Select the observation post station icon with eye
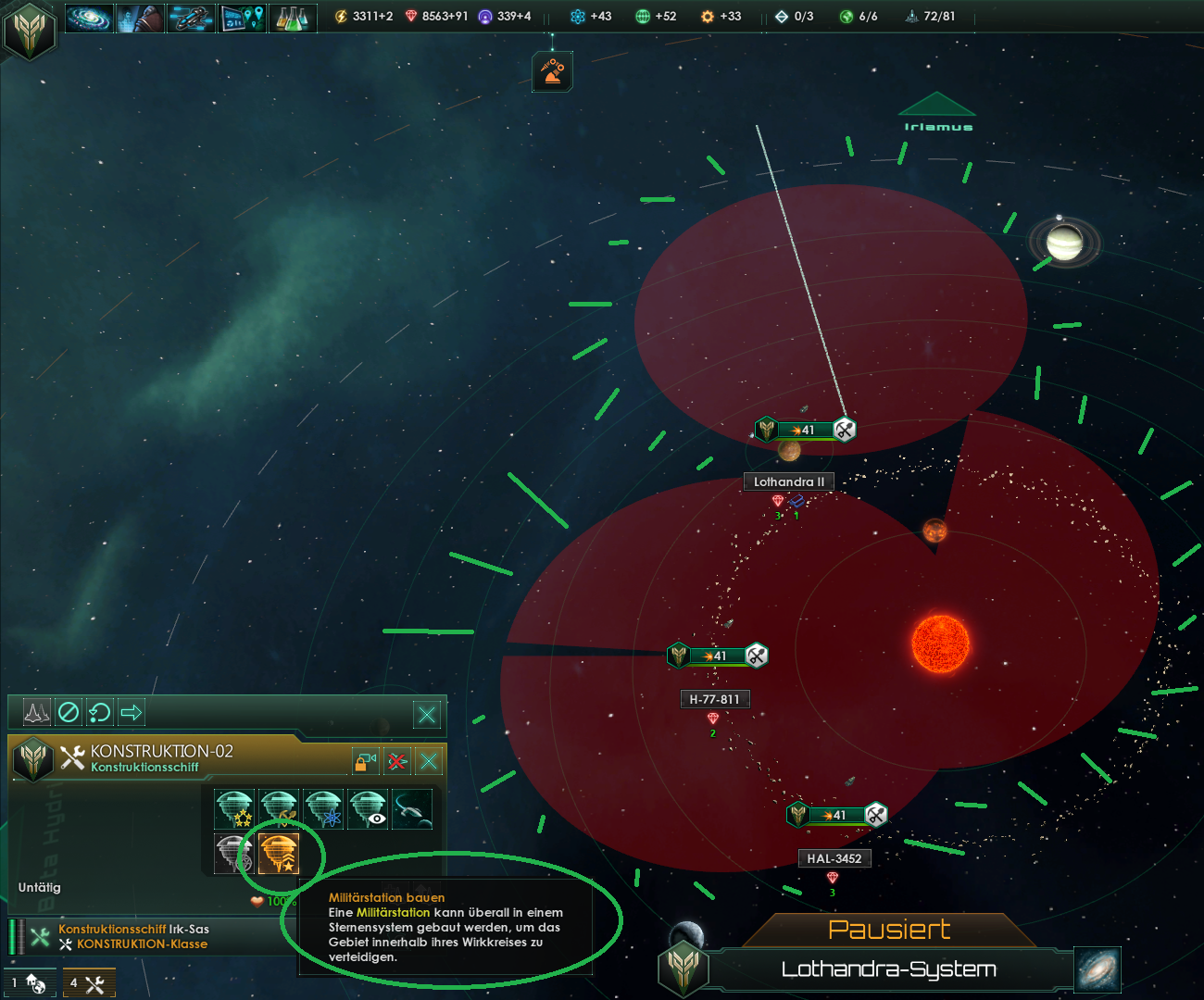 click(369, 808)
